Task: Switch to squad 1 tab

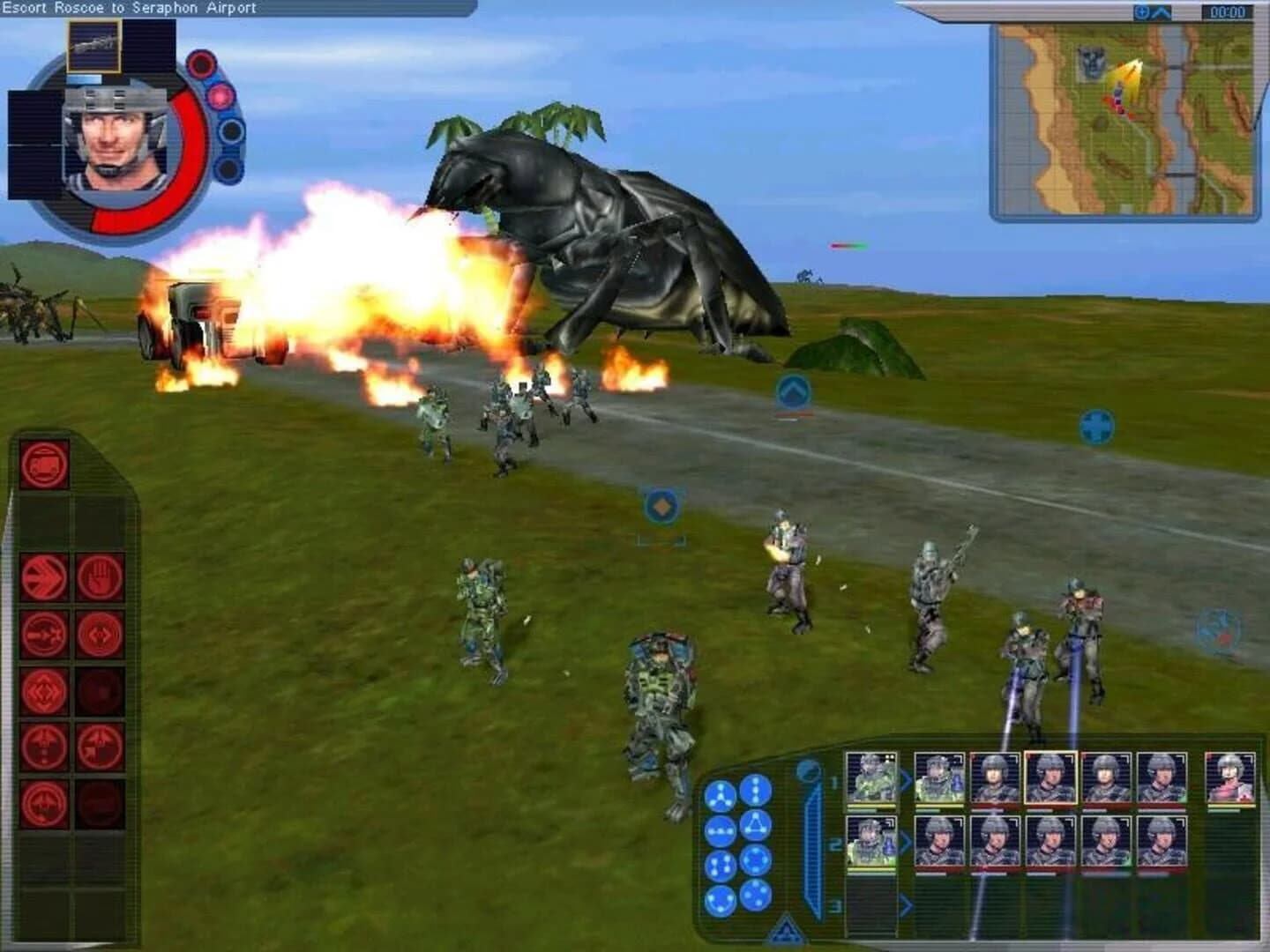Action: click(x=835, y=782)
